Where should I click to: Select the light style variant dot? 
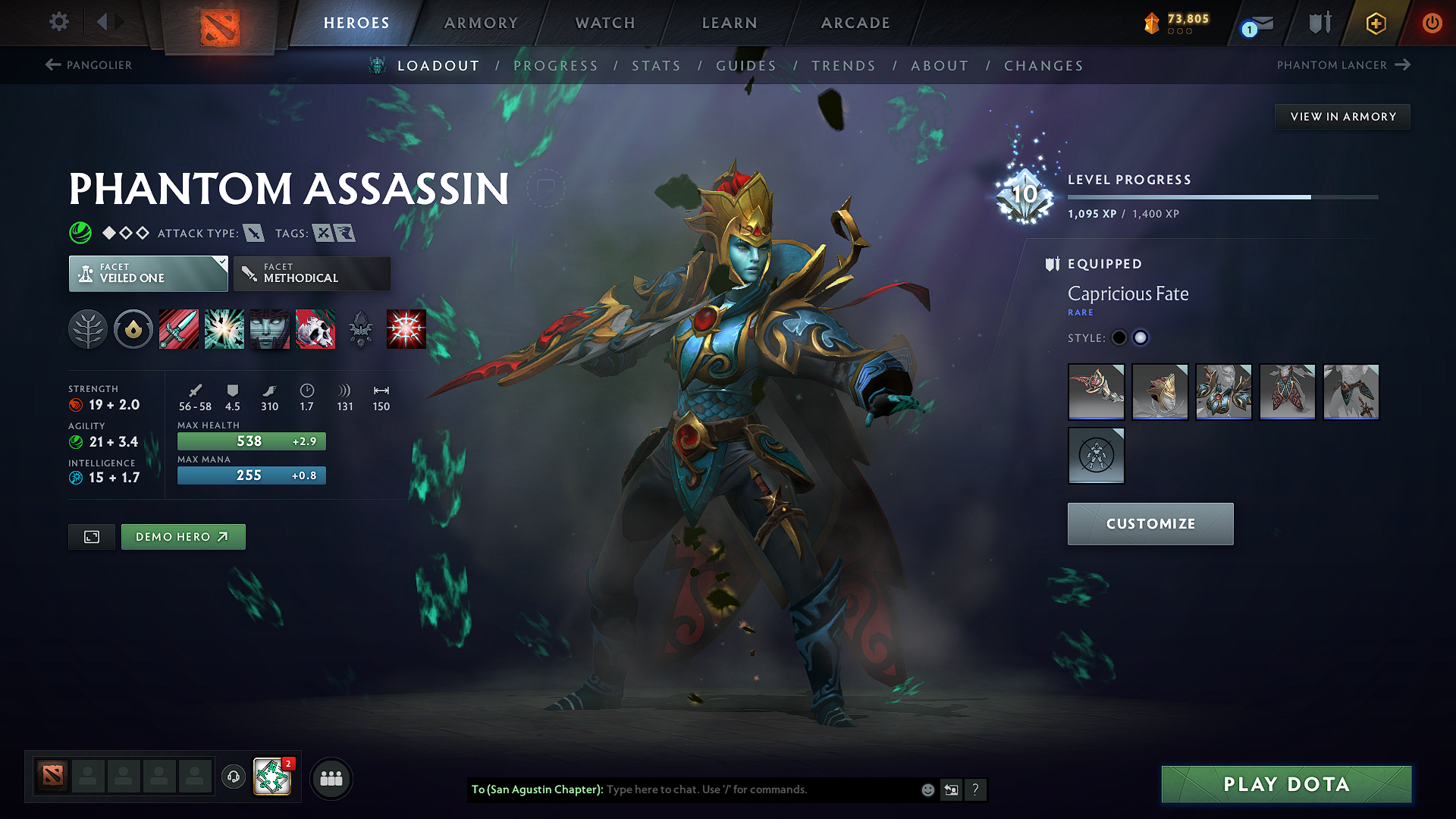(x=1141, y=337)
